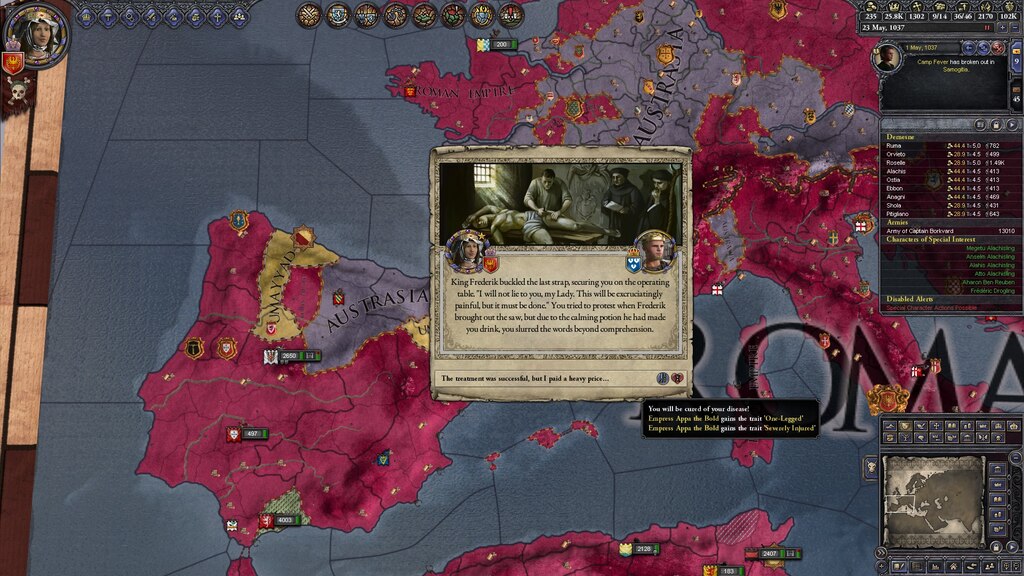
Task: Click the skull banner below the ruler portrait
Action: (x=17, y=93)
